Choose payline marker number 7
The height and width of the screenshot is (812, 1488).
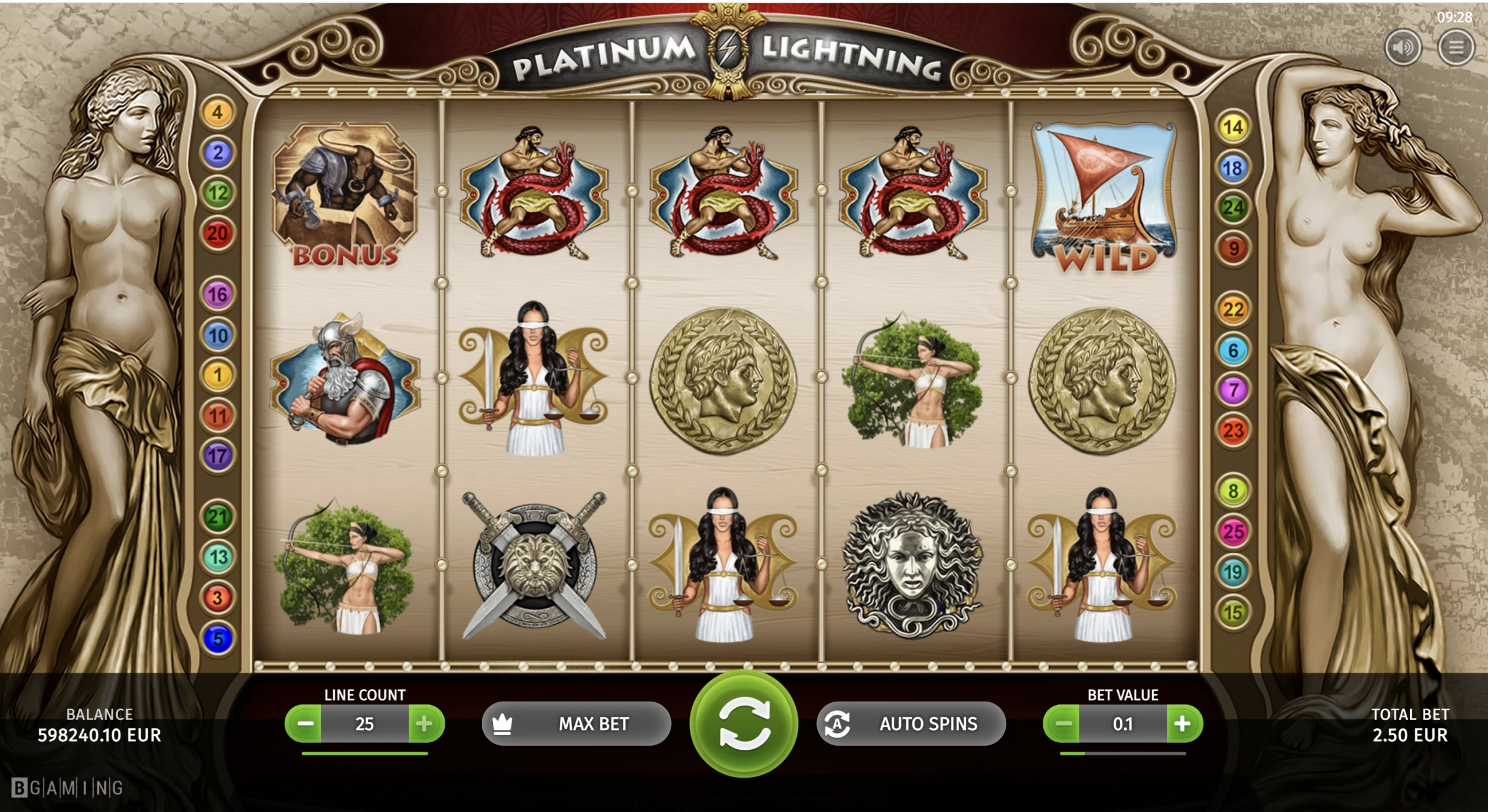(x=1233, y=389)
